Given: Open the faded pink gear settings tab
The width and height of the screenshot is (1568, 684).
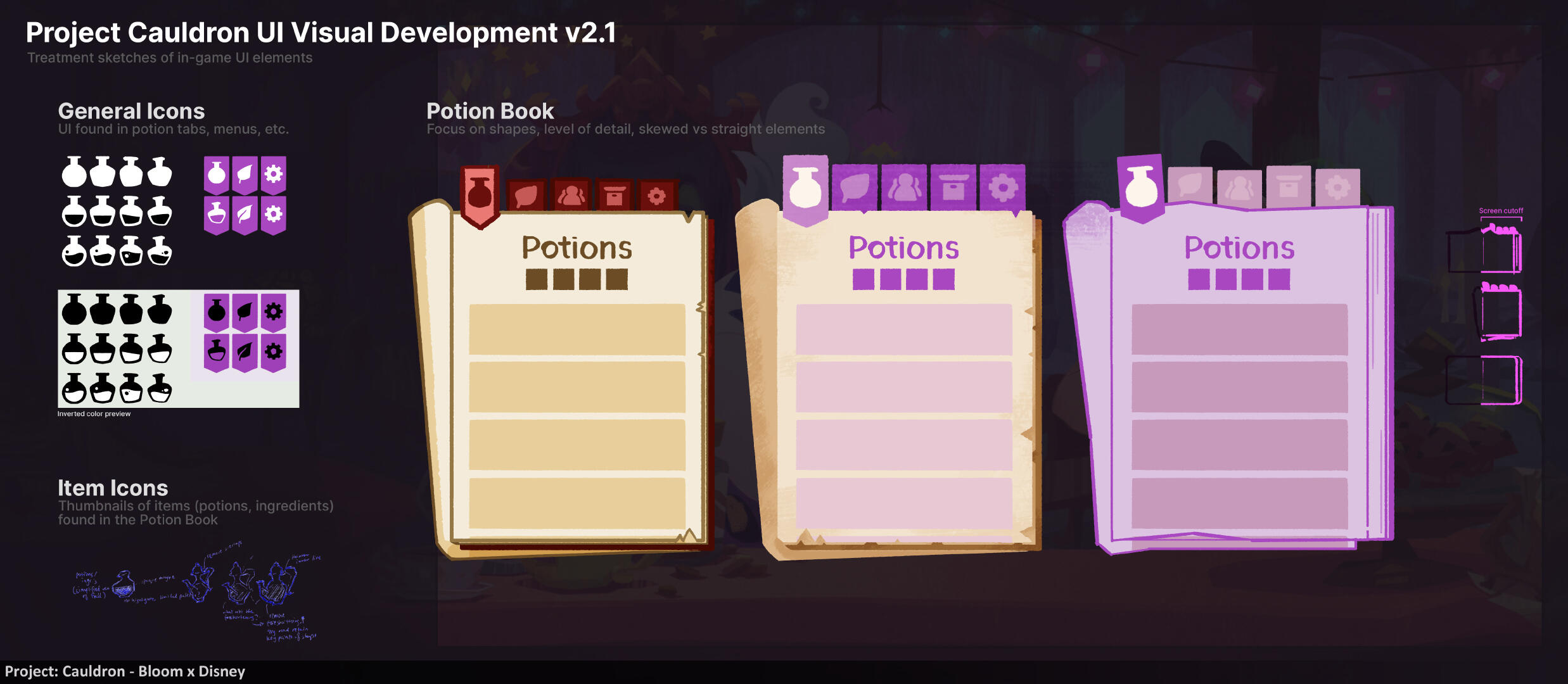Looking at the screenshot, I should point(1337,188).
